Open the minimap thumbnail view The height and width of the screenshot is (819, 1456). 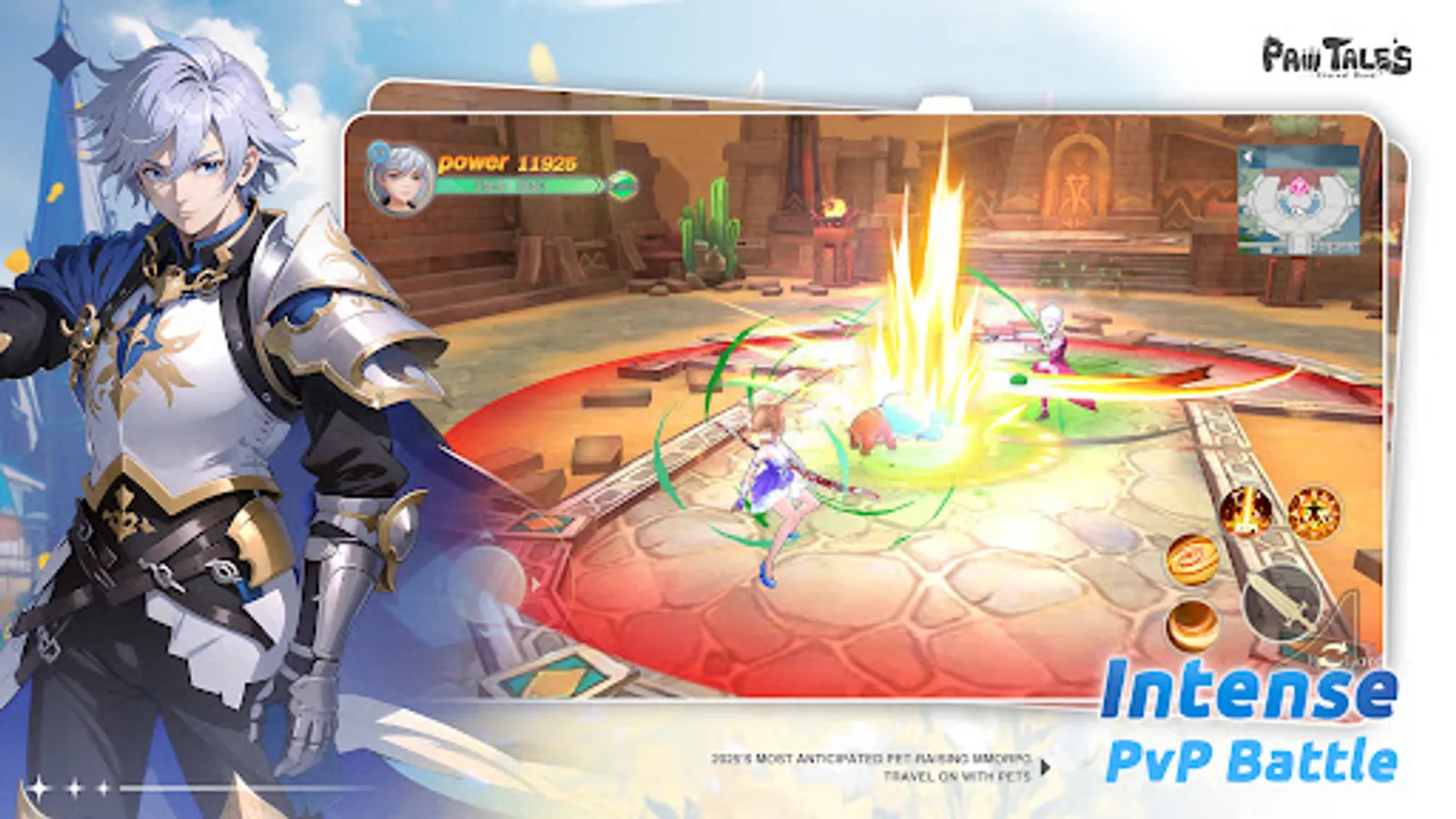tap(1299, 202)
